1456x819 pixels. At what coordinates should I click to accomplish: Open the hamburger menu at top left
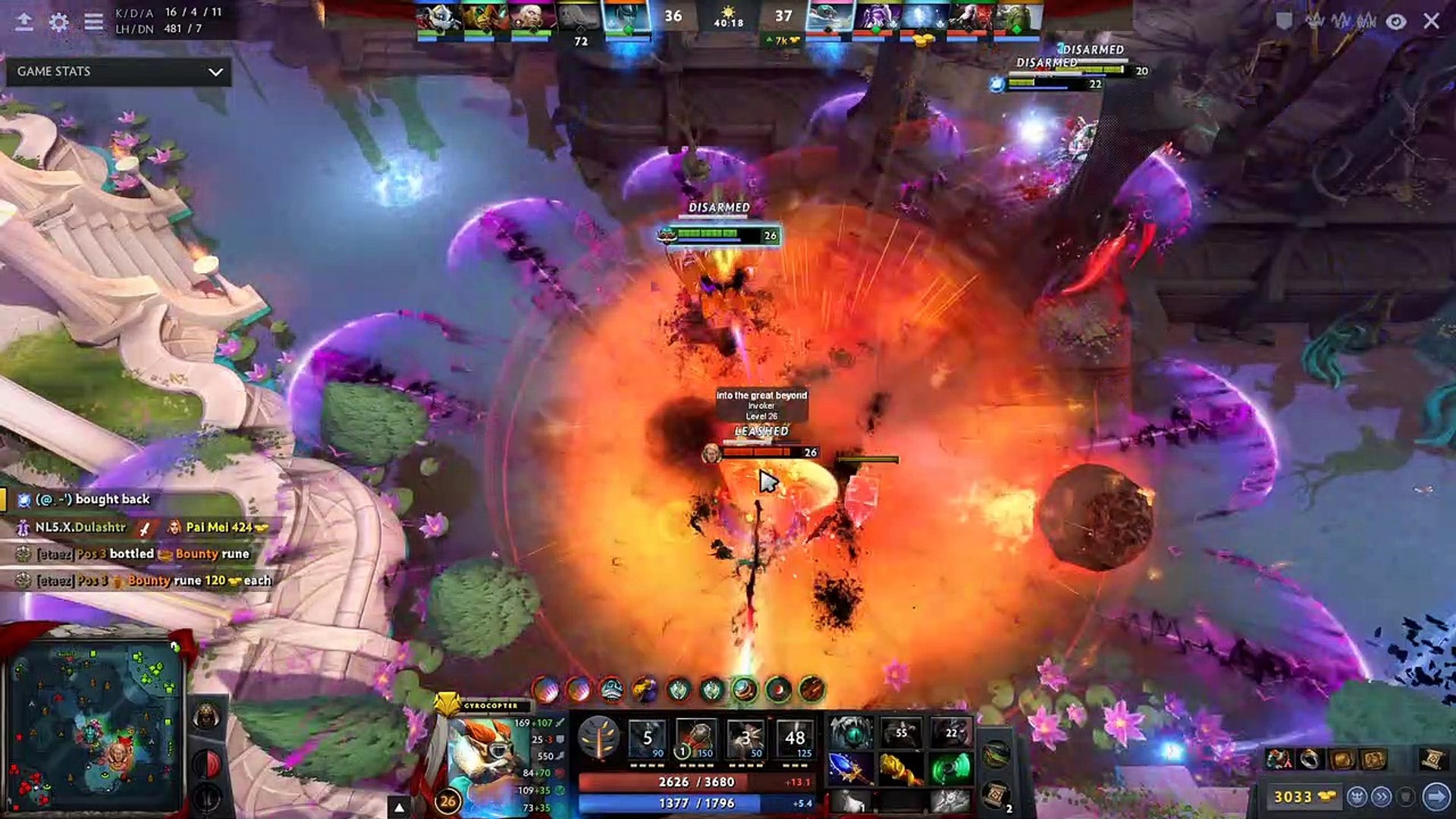tap(93, 22)
